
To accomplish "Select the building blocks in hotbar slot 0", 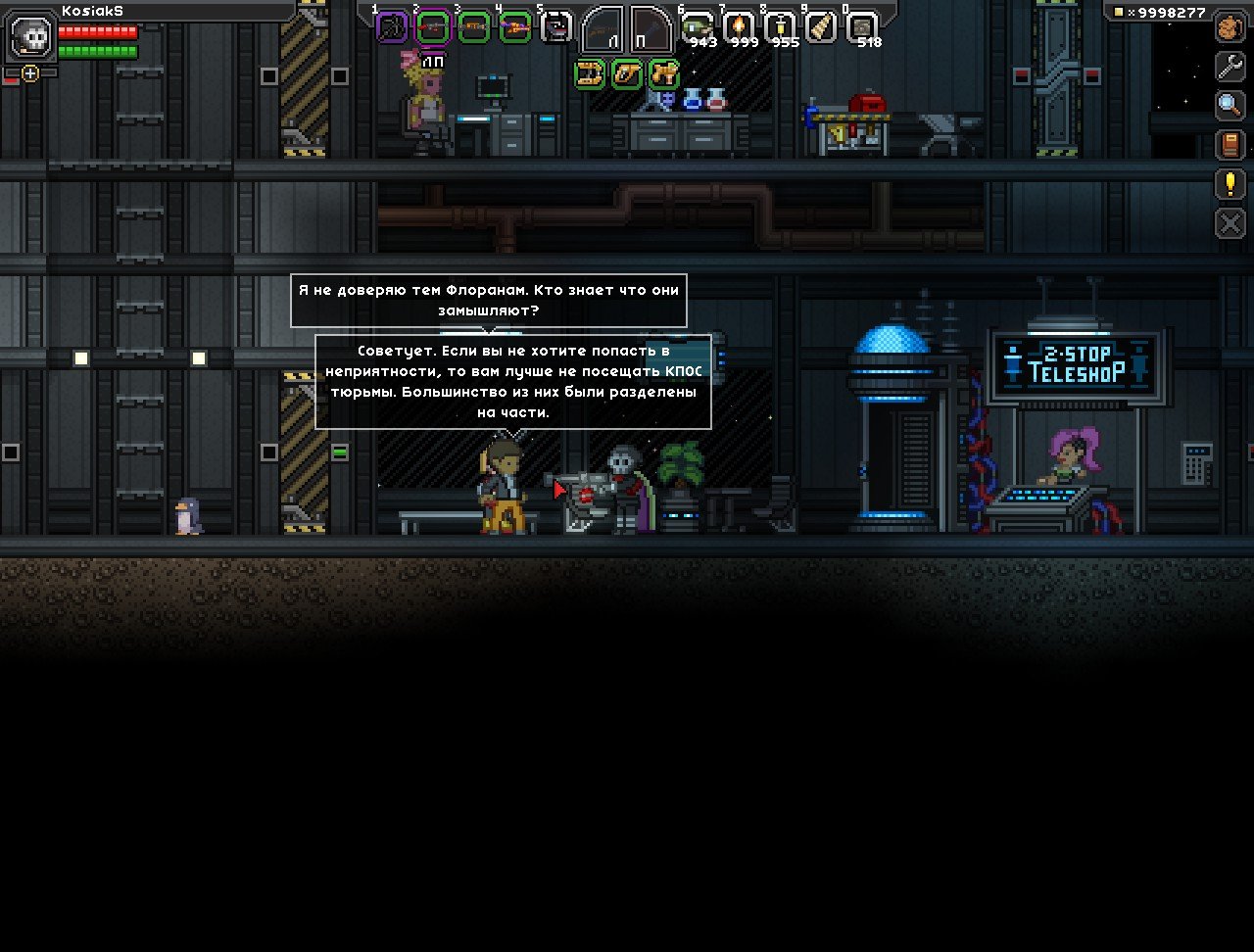I will (863, 24).
